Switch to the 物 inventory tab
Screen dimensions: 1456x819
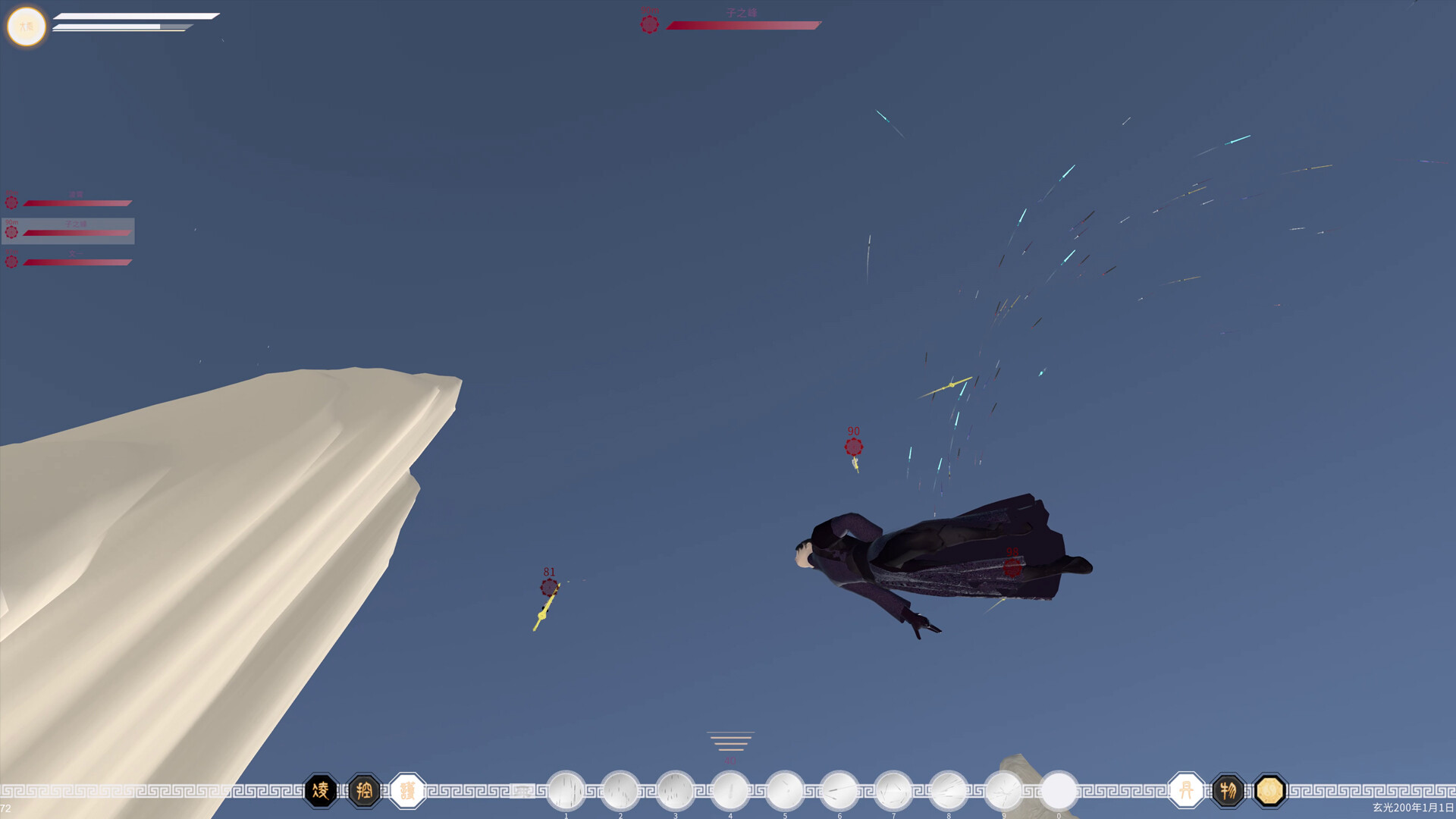pos(1229,789)
